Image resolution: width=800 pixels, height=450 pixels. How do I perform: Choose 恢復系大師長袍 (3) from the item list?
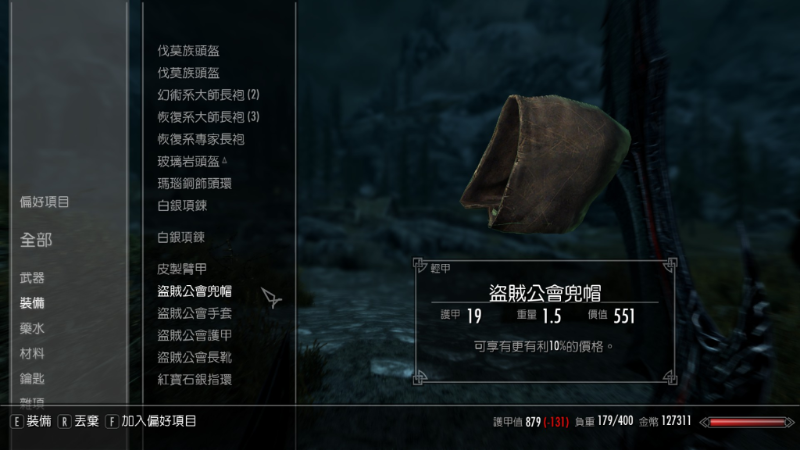pyautogui.click(x=208, y=117)
